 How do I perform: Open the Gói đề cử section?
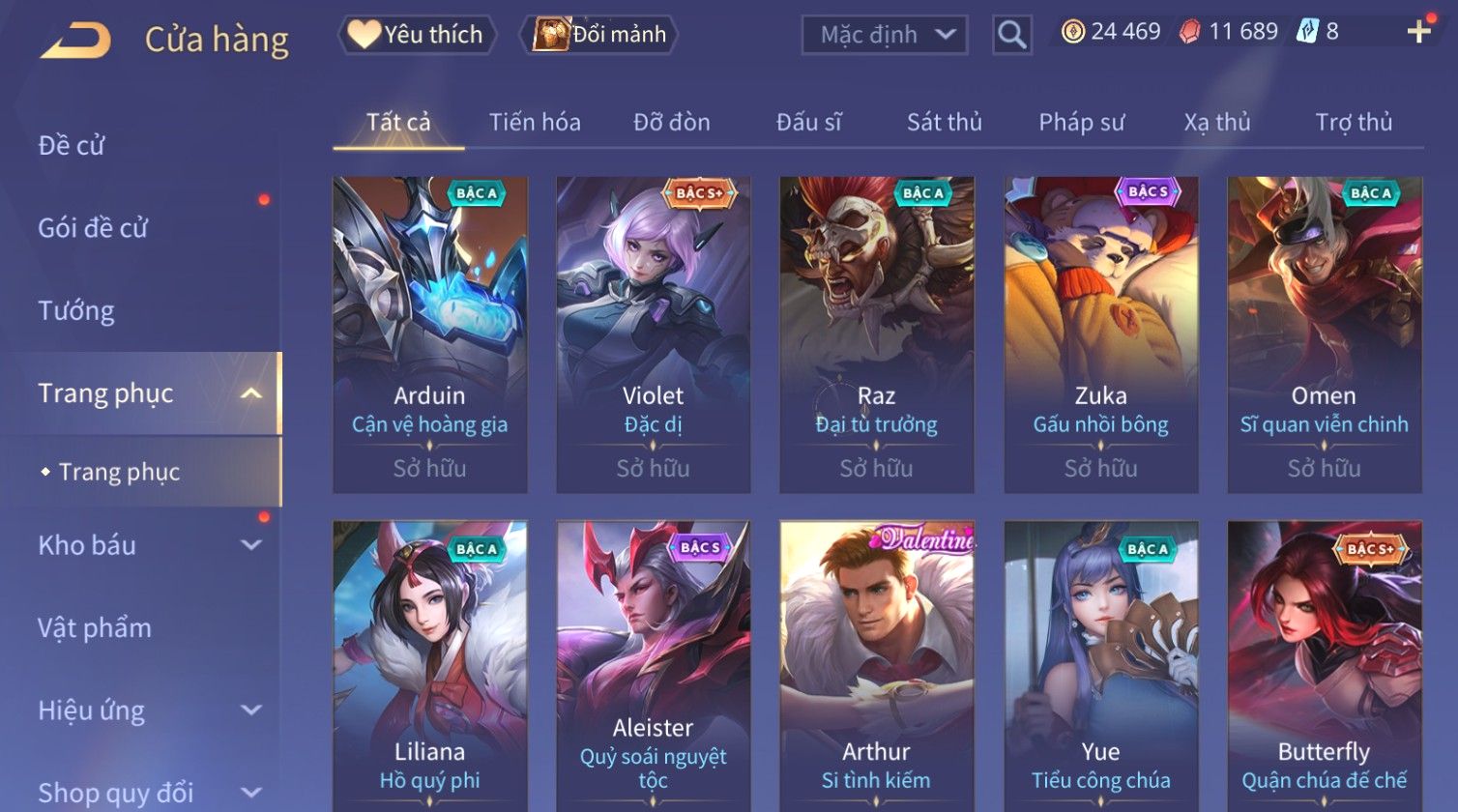point(93,228)
